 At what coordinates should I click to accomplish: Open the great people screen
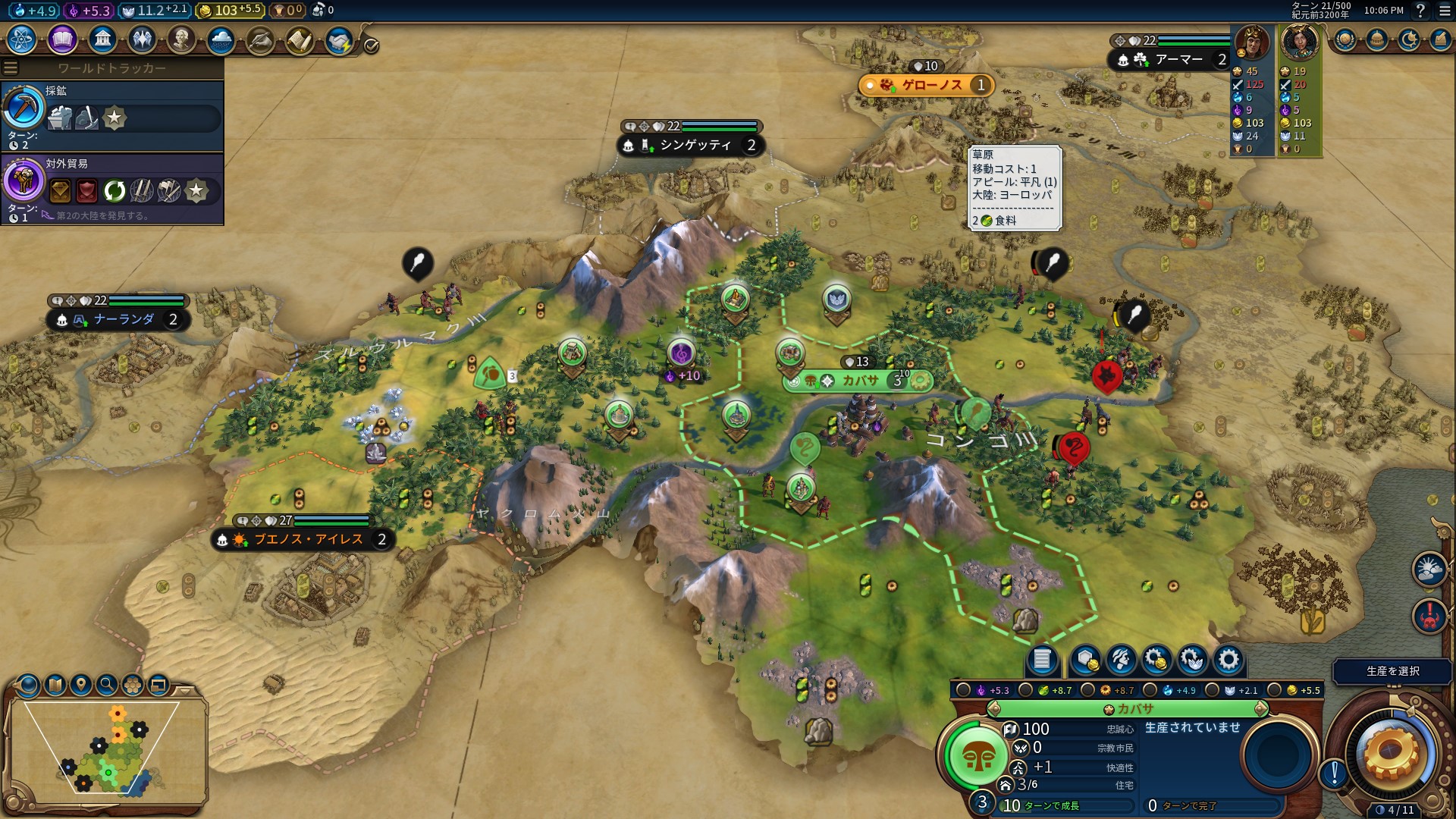181,39
